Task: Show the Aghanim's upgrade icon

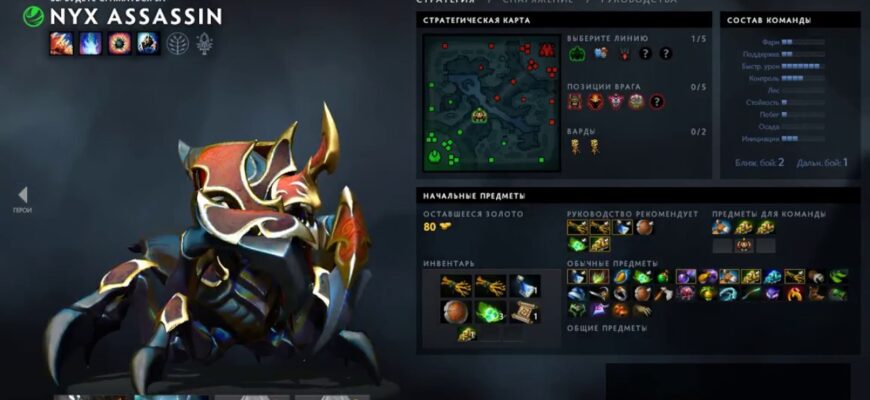Action: pyautogui.click(x=206, y=43)
